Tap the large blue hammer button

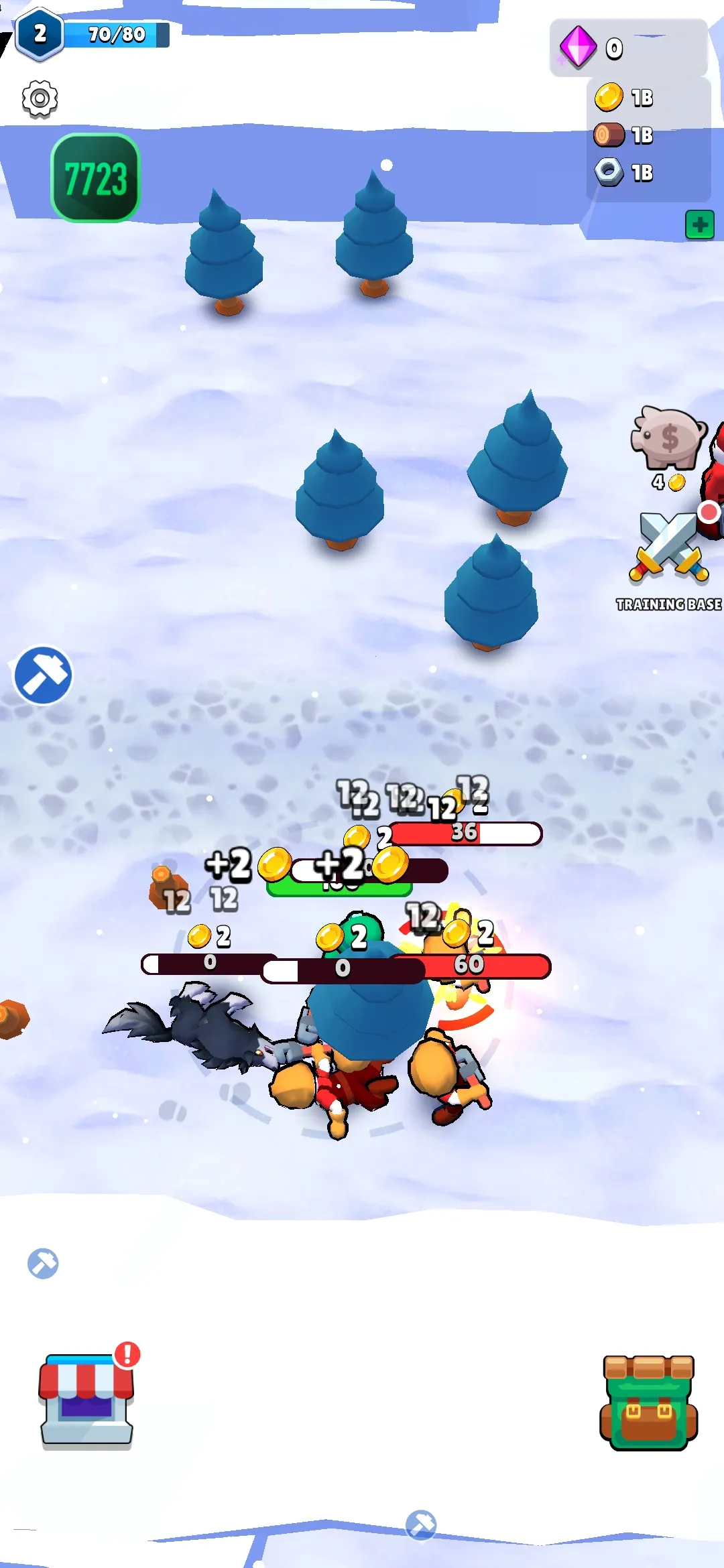click(x=43, y=675)
